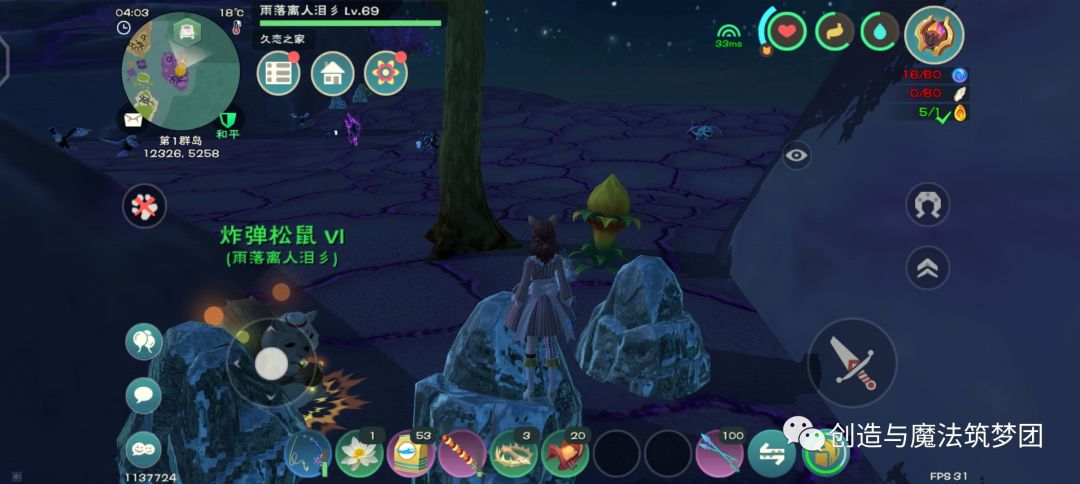The width and height of the screenshot is (1080, 484).
Task: Toggle the green peace mode shield
Action: coord(228,120)
